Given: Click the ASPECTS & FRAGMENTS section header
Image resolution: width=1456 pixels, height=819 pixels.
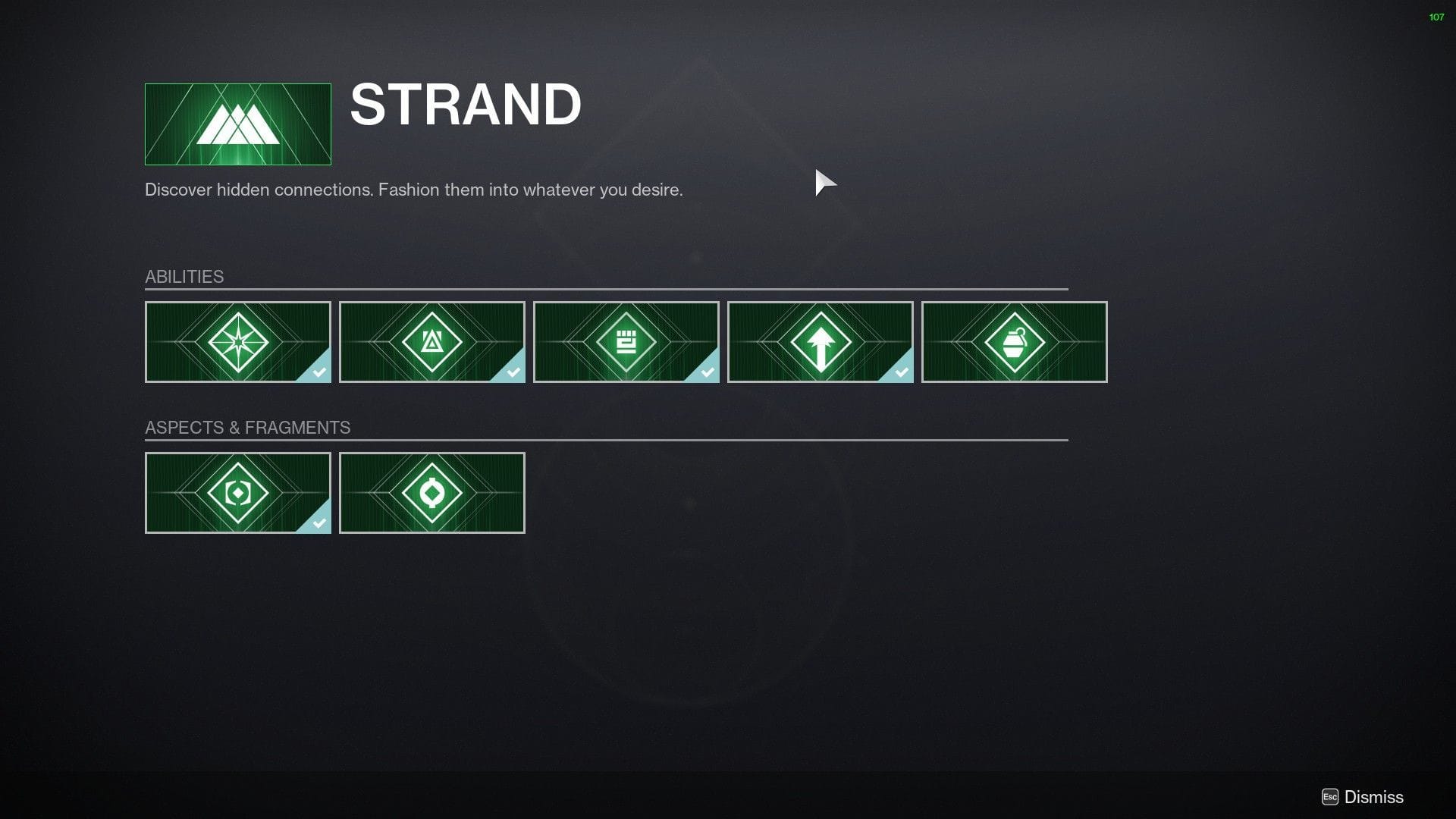Looking at the screenshot, I should coord(248,427).
